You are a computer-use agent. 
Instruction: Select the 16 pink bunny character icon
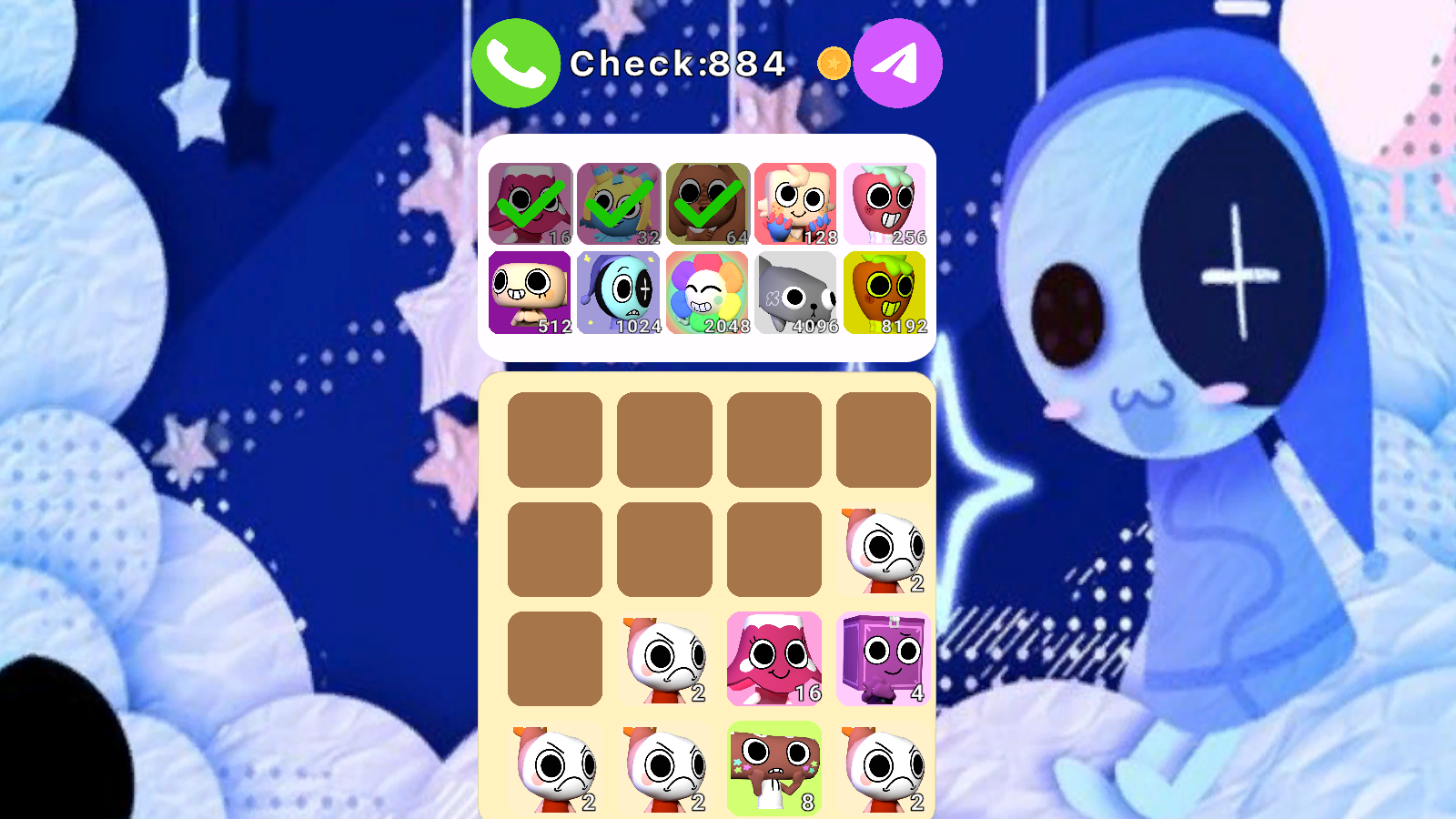tap(530, 202)
